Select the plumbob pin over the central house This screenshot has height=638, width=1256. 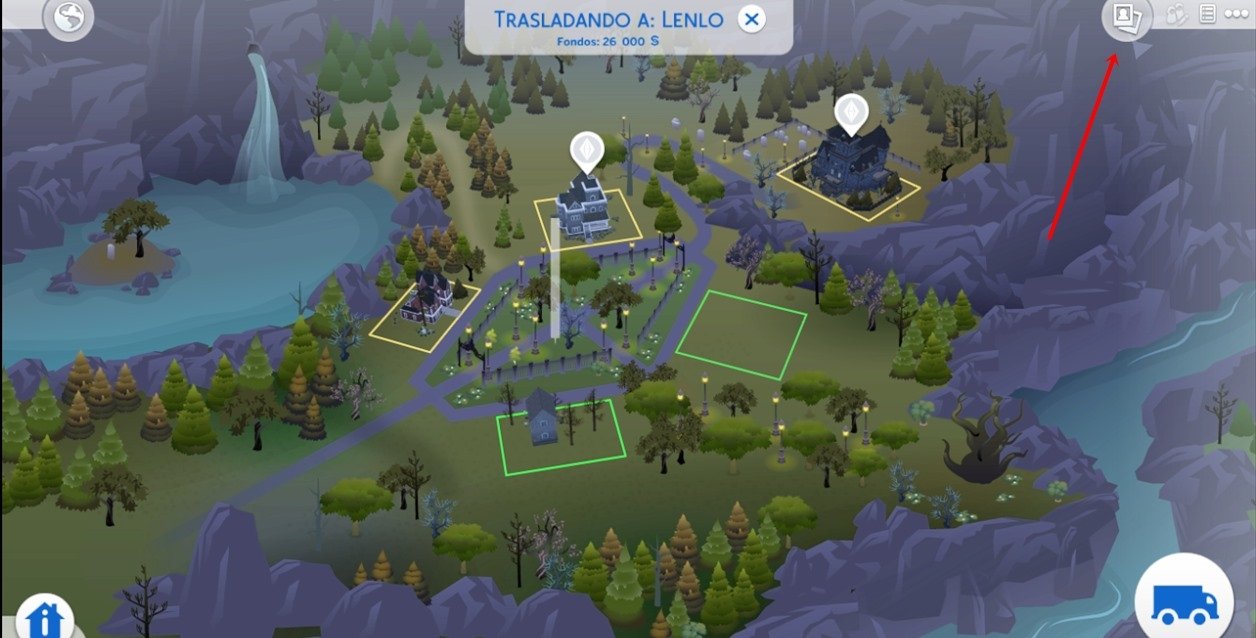pos(584,151)
